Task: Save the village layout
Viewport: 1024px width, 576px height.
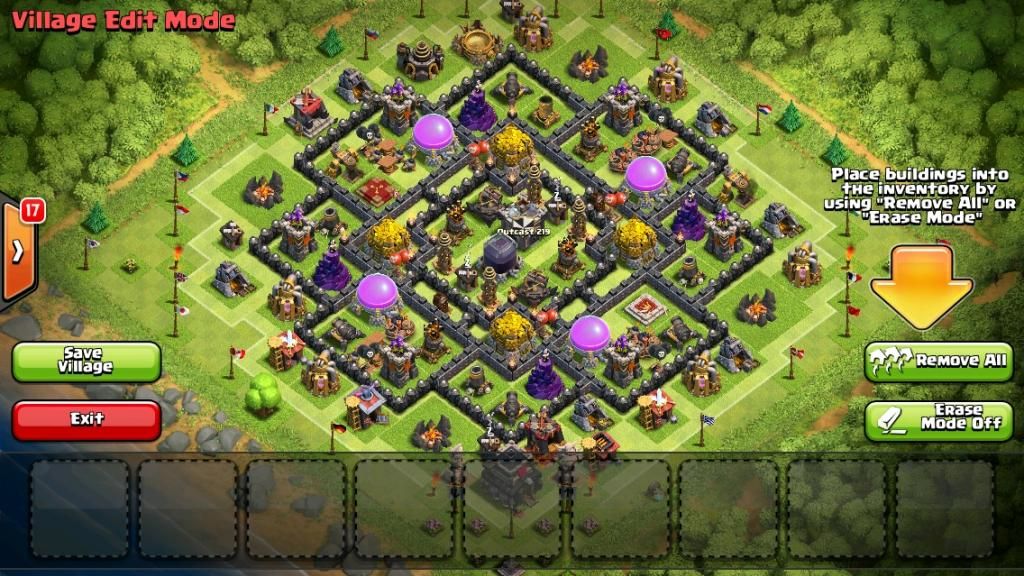Action: point(86,361)
